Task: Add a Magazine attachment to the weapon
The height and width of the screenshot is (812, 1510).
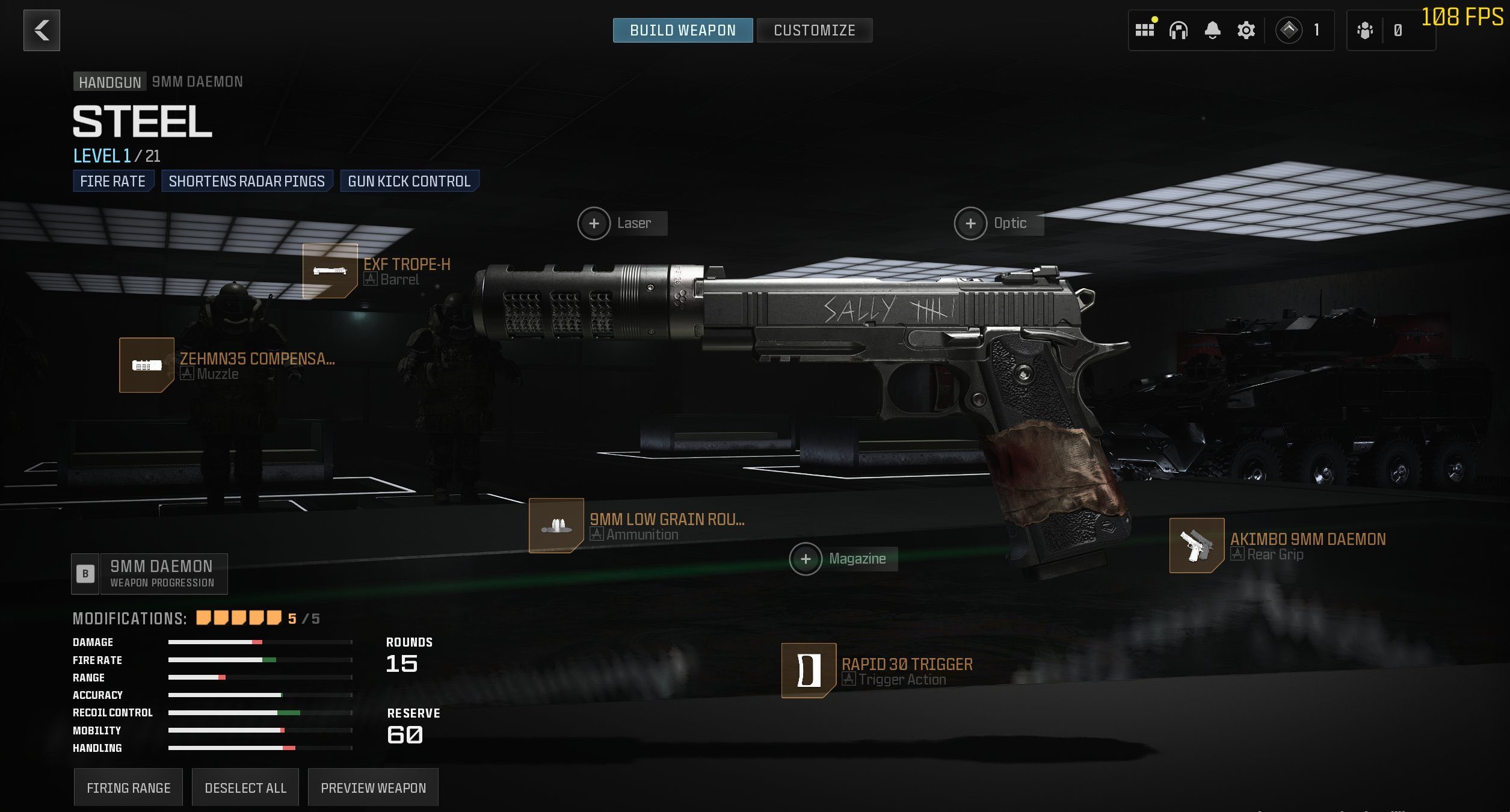Action: pos(807,559)
